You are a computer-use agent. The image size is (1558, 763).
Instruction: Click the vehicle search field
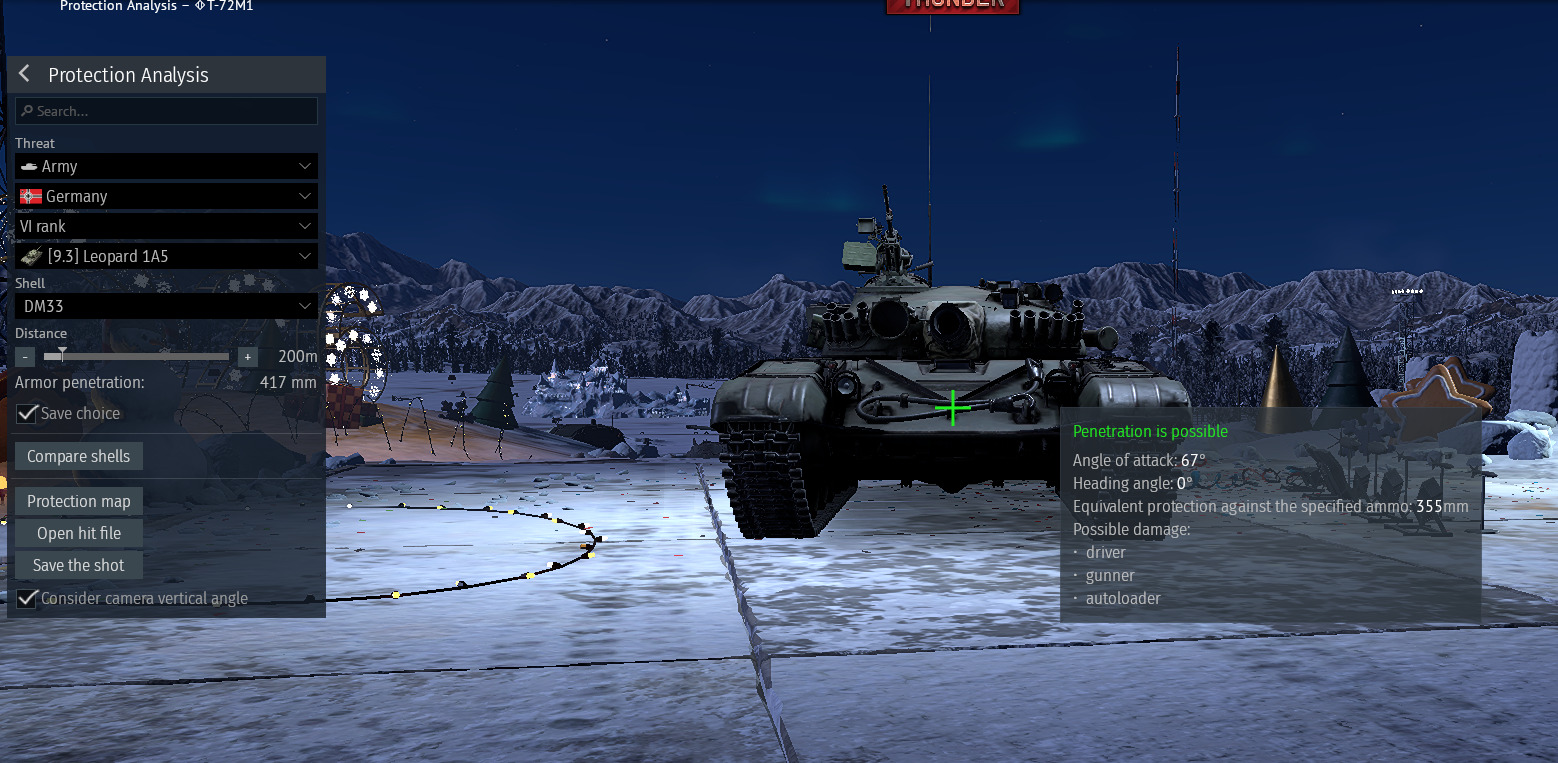pos(167,111)
